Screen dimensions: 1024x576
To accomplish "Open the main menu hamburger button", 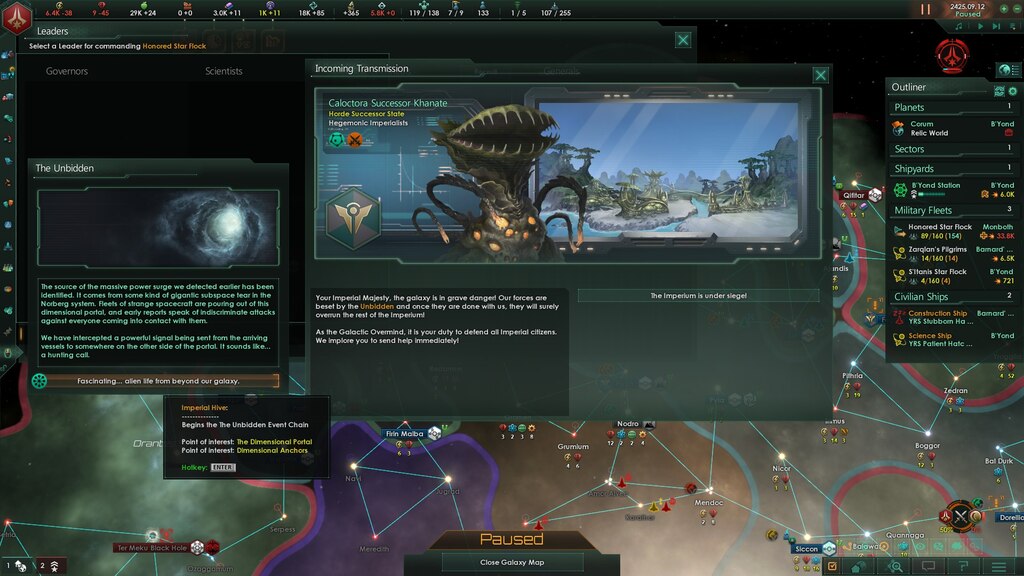I will (998, 567).
